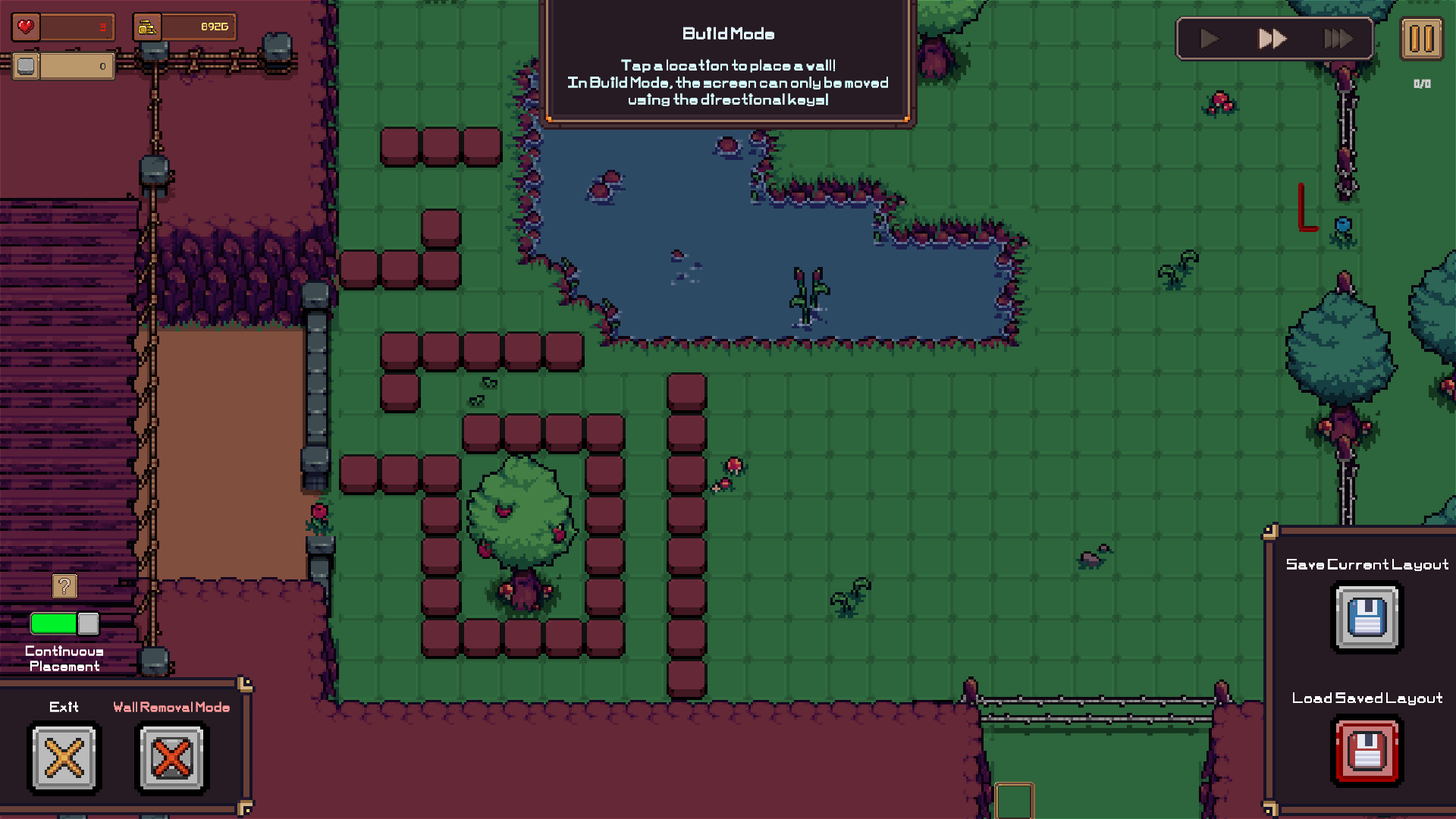Dismiss the Build Mode instruction tooltip
Screen dimensions: 1456x819
point(727,64)
